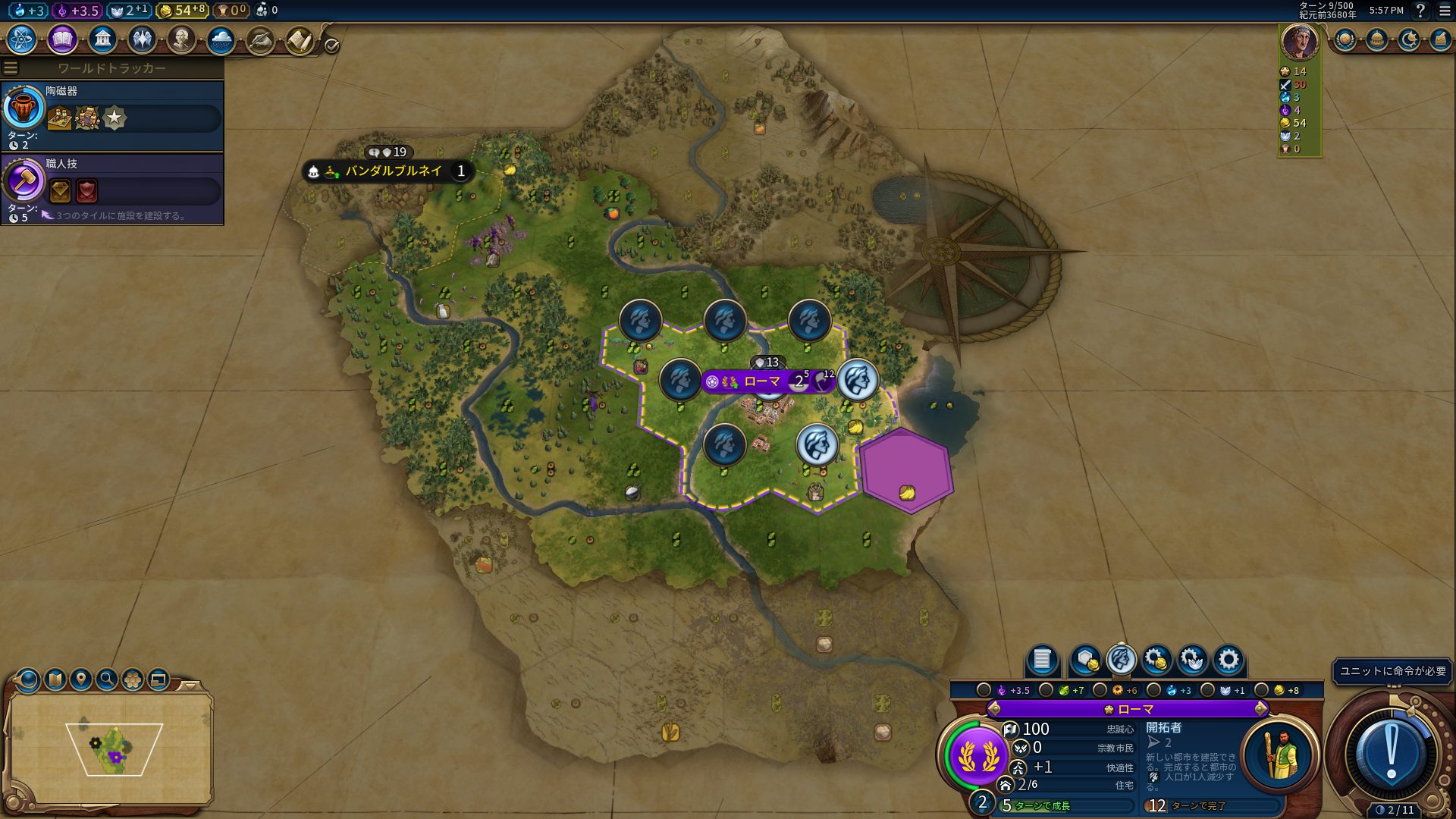This screenshot has width=1456, height=819.
Task: Open the minimap magnifier search button
Action: (x=107, y=679)
